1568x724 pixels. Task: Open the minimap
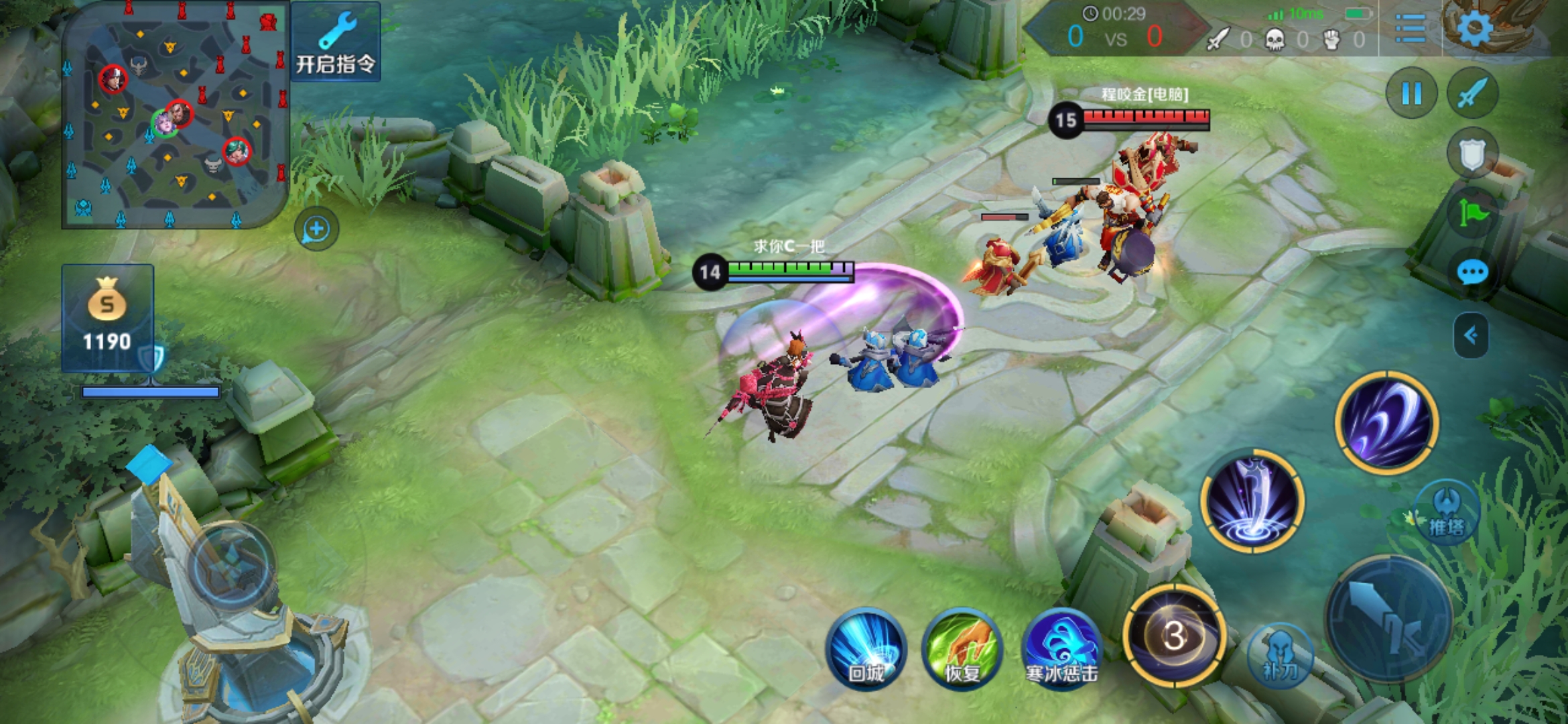click(x=174, y=115)
